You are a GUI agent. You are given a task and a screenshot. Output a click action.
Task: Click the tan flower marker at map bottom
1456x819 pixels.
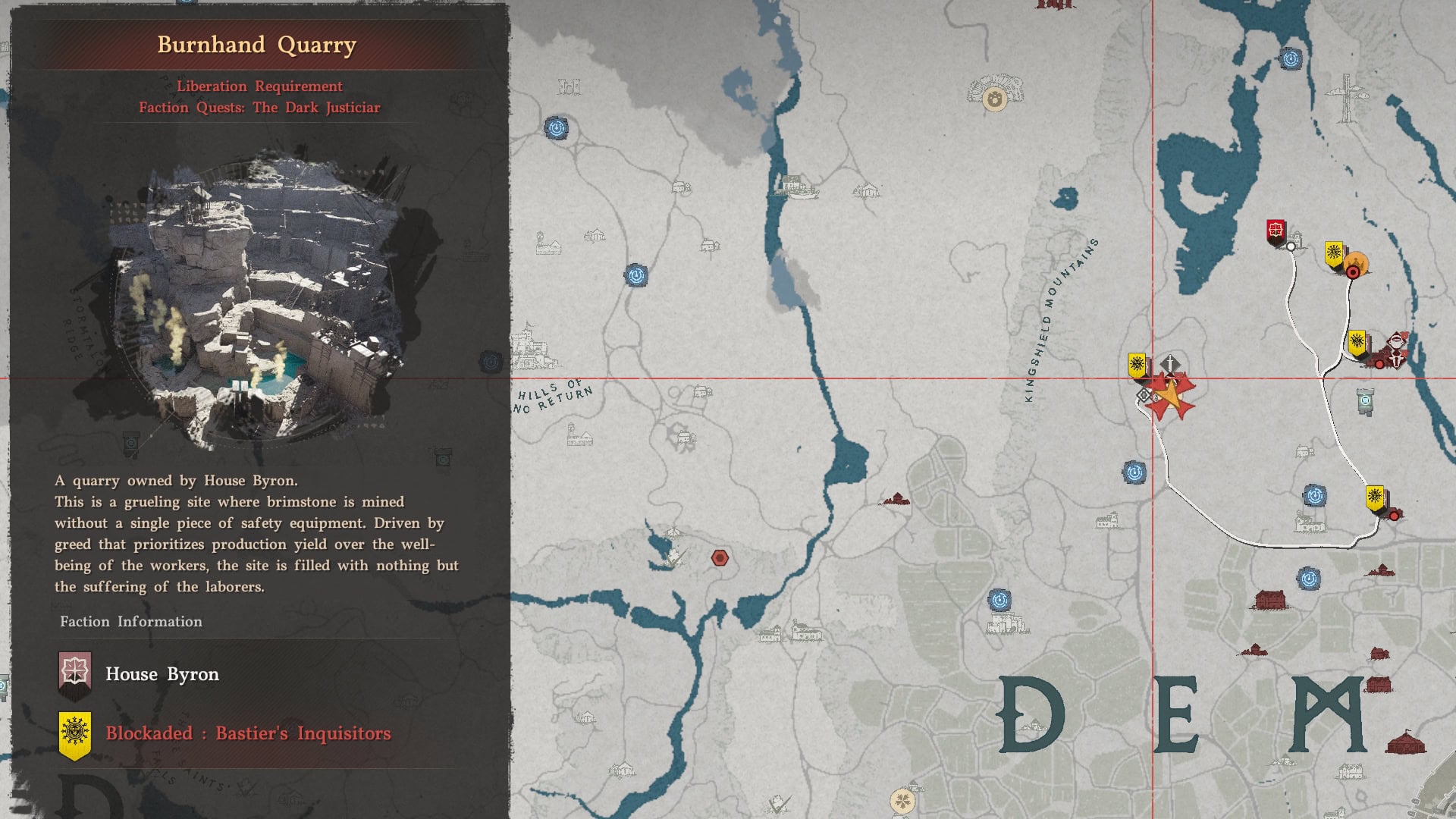[902, 800]
